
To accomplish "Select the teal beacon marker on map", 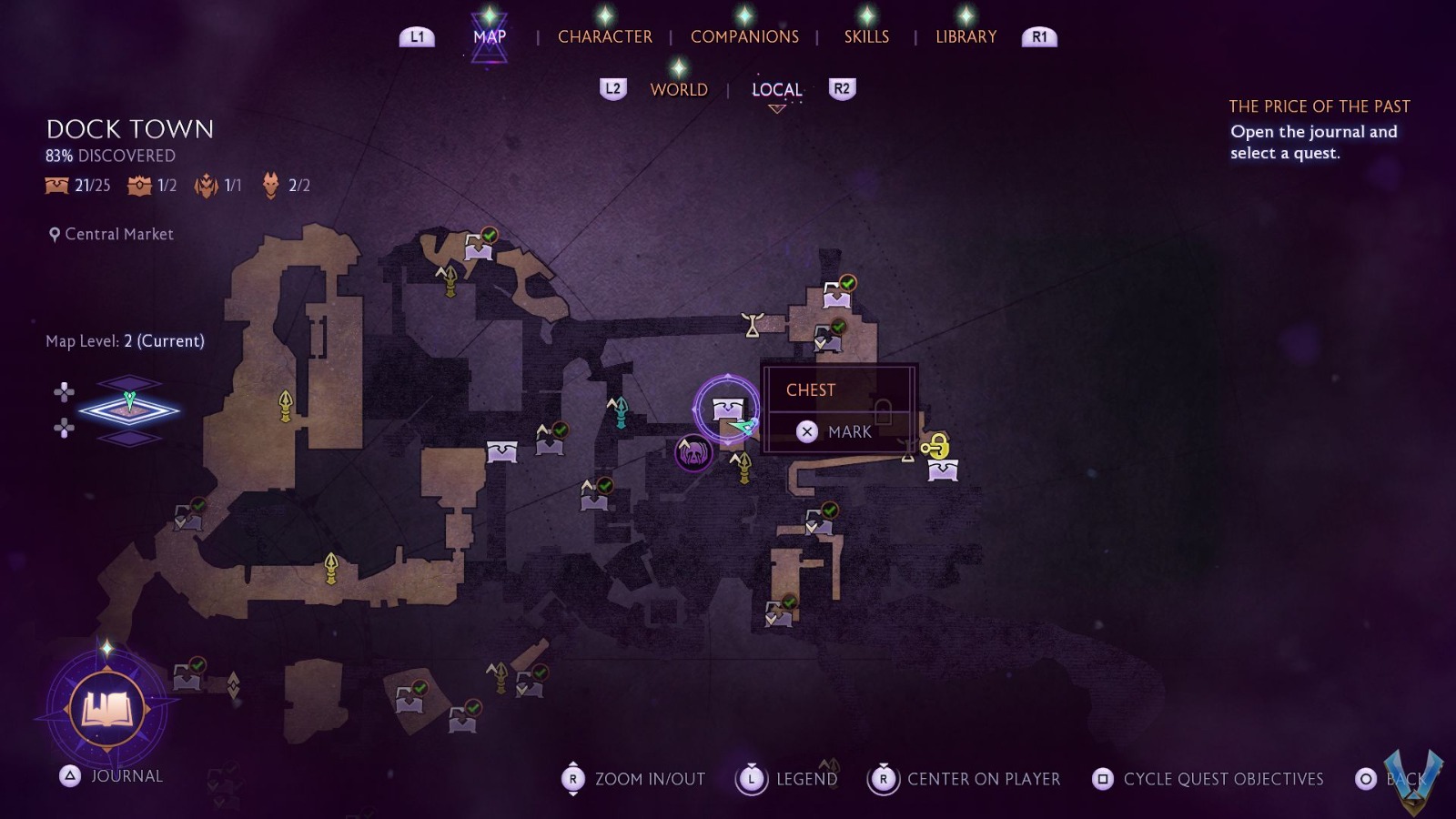I will coord(620,411).
